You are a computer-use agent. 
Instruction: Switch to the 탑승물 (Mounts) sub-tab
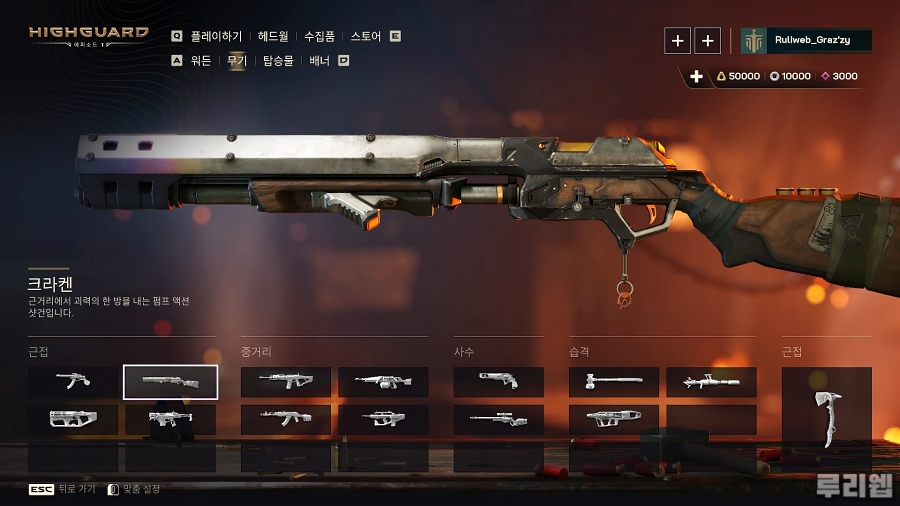coord(279,61)
